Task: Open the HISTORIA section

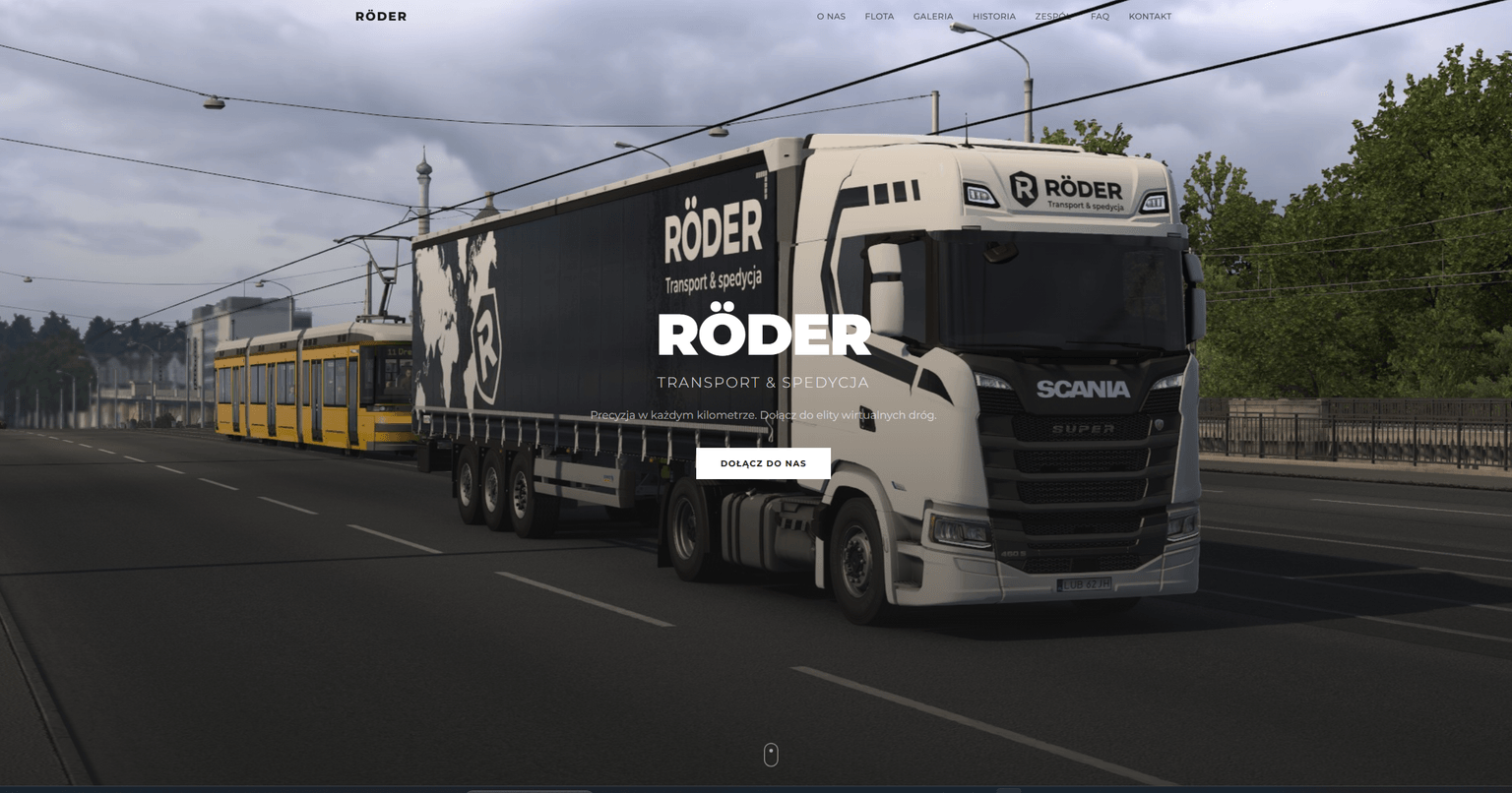Action: 993,16
